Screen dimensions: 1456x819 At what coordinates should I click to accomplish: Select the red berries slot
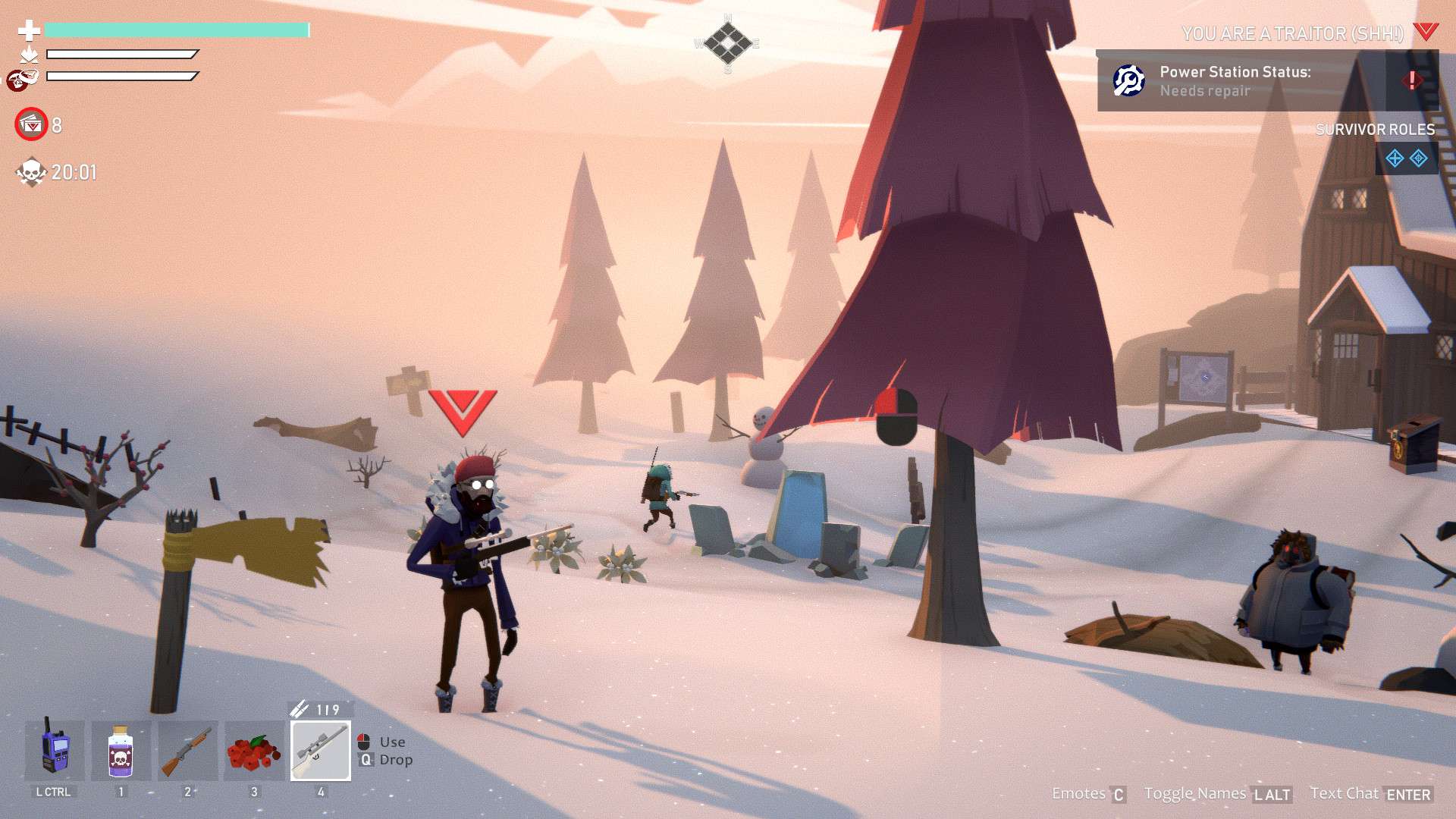click(x=254, y=751)
